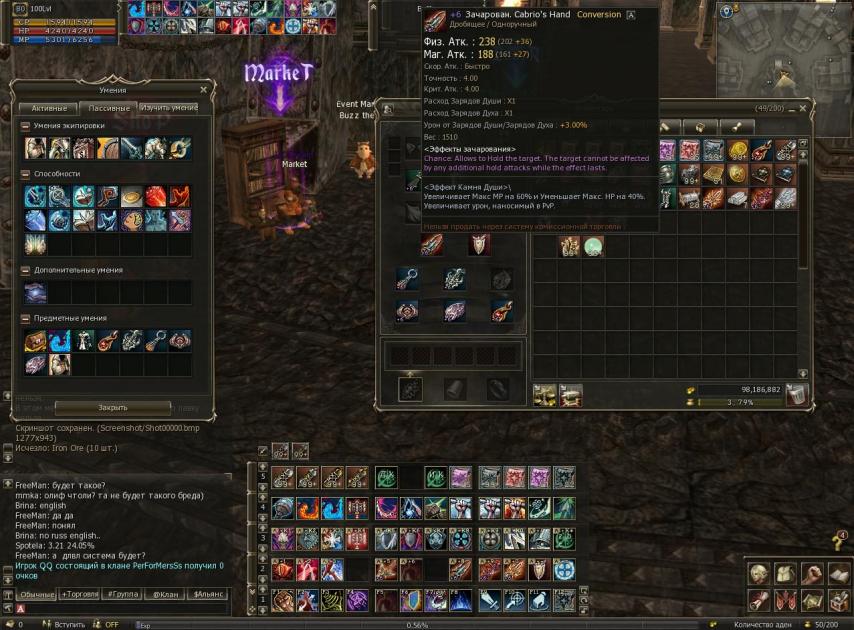Close the Умения skills window

204,89
